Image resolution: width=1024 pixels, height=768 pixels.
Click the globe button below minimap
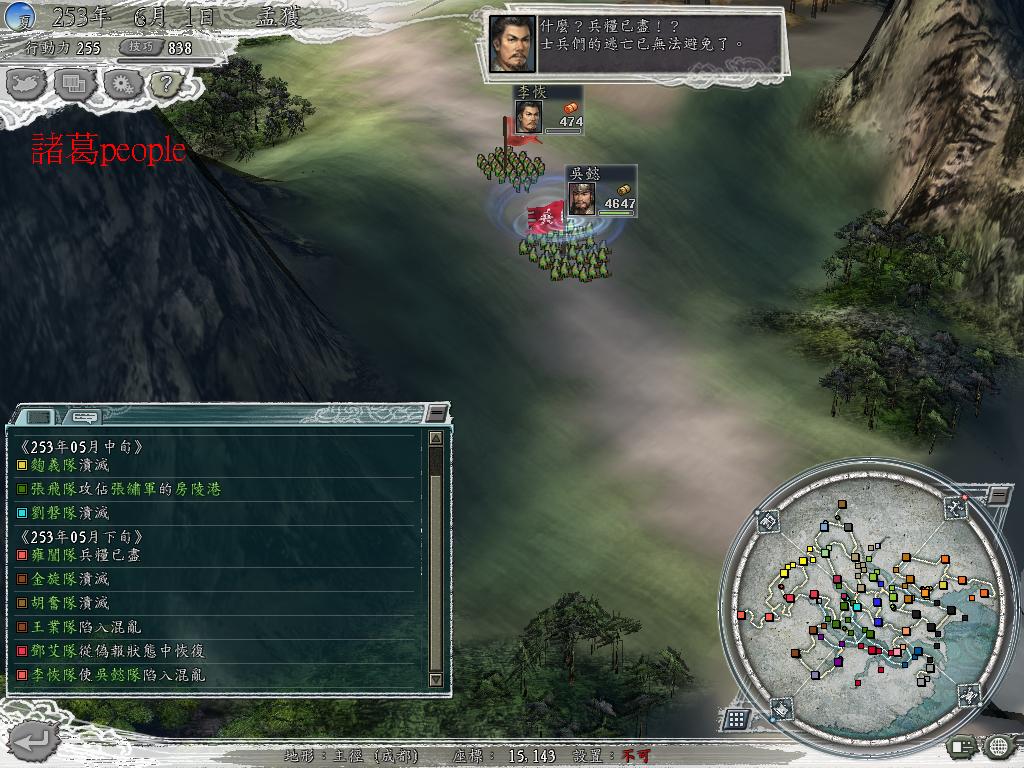pos(997,745)
